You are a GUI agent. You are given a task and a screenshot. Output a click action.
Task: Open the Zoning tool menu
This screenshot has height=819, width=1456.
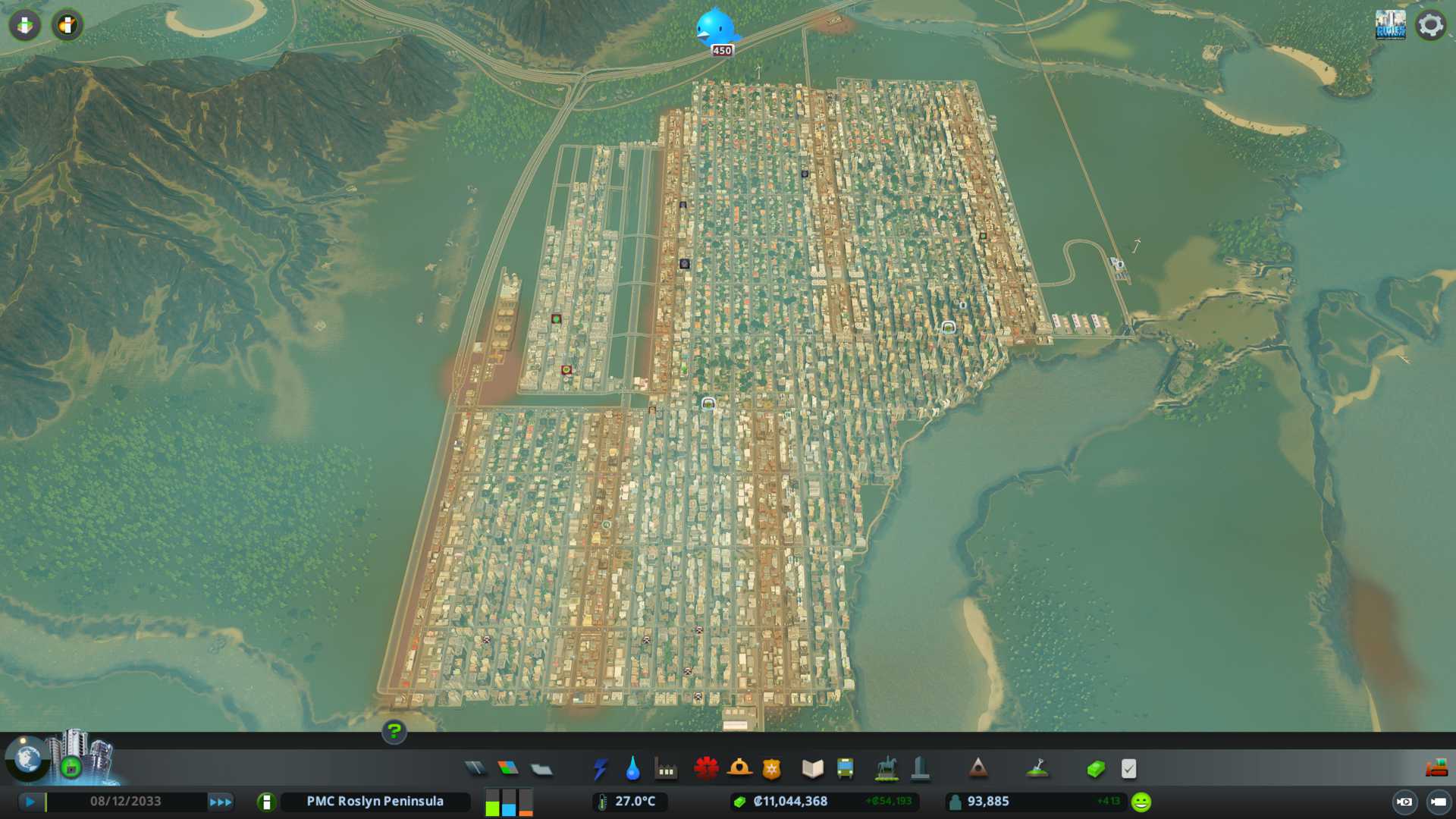pyautogui.click(x=508, y=769)
